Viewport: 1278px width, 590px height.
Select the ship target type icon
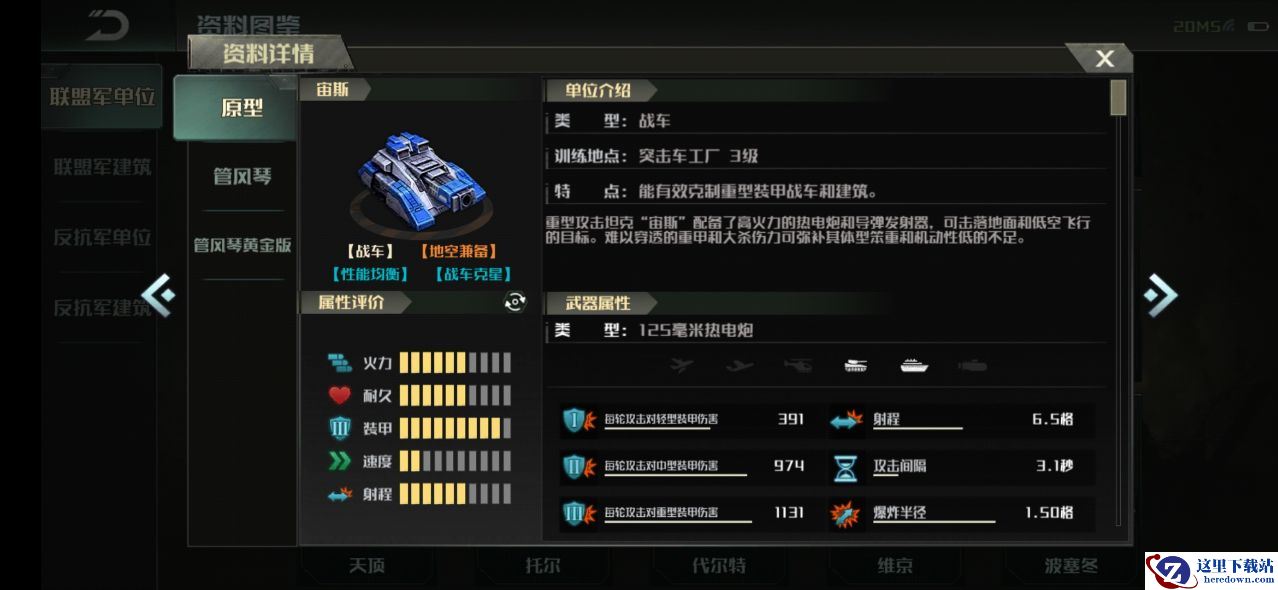(x=914, y=366)
